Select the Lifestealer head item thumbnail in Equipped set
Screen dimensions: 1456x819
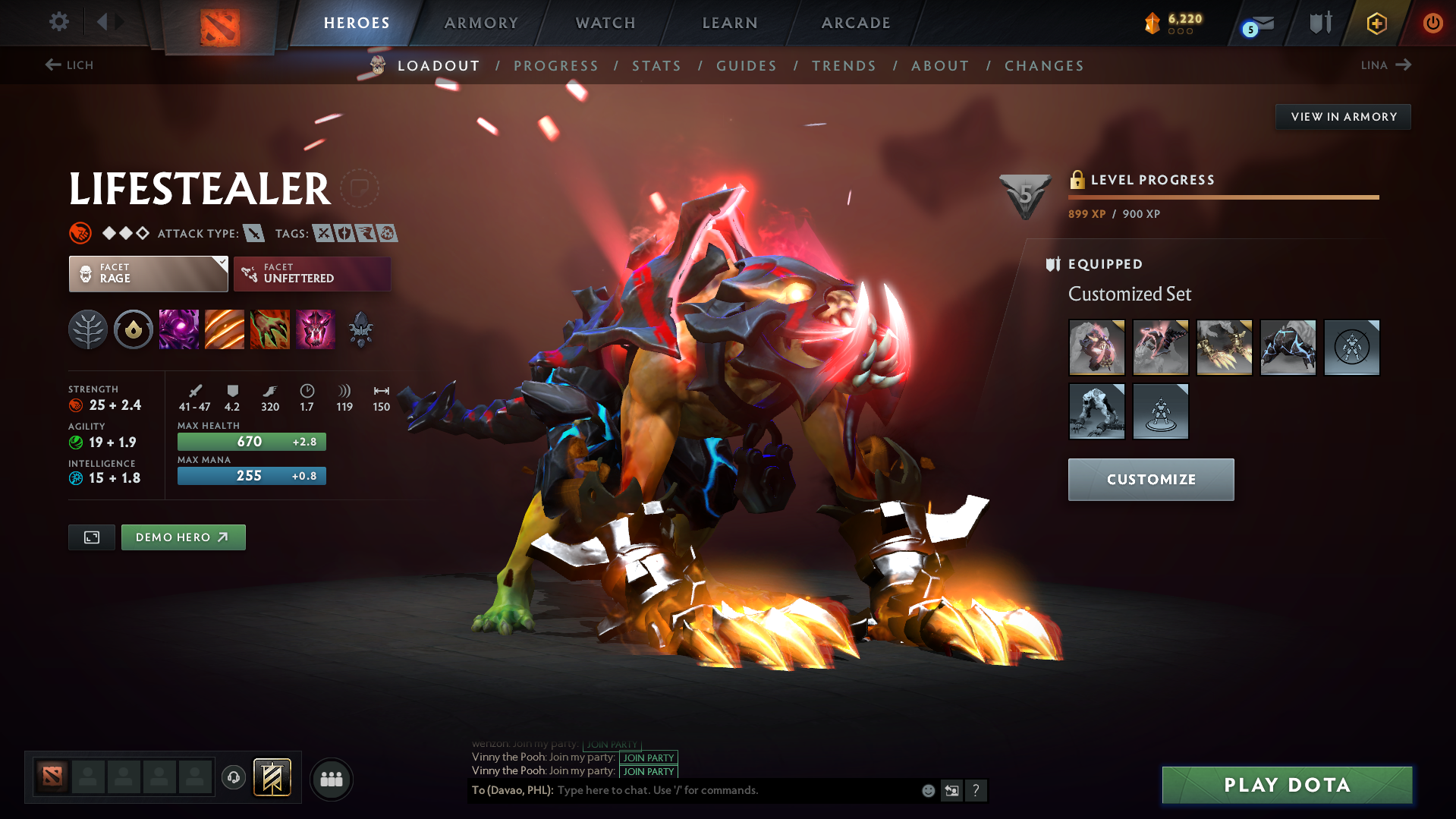(x=1097, y=348)
